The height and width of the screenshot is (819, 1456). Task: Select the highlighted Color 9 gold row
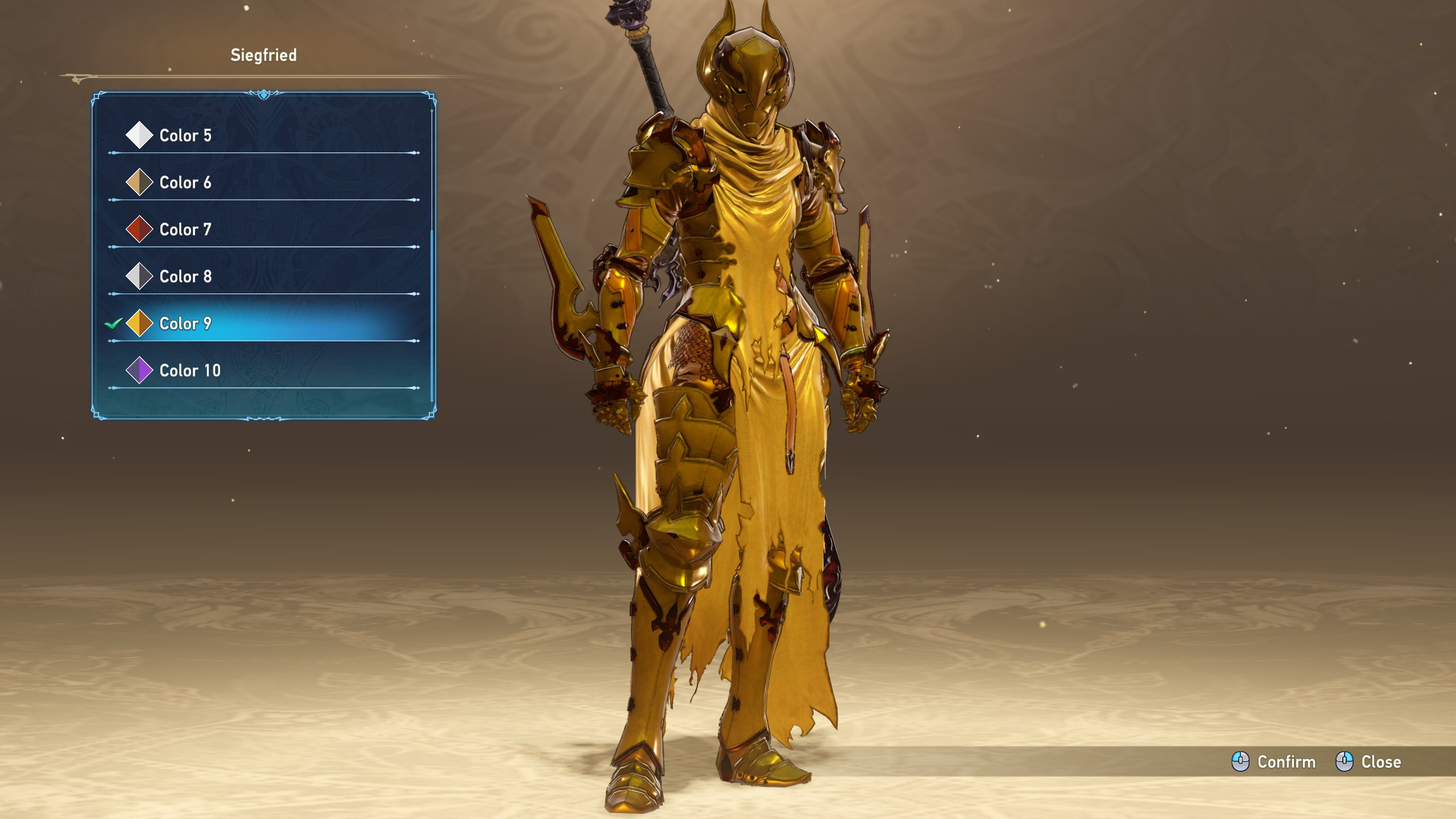coord(185,324)
